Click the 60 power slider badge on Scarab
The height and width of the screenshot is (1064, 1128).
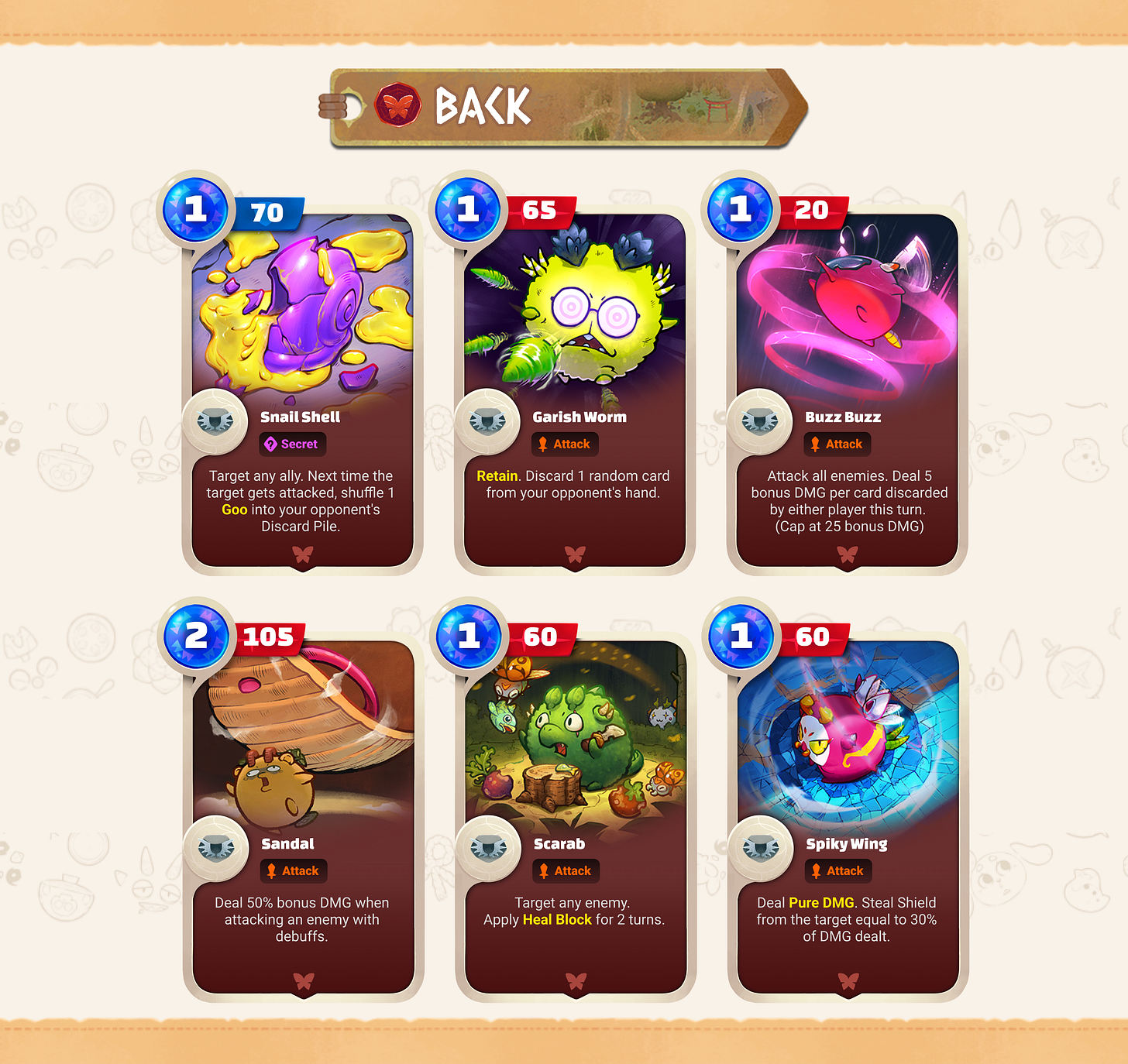(541, 637)
